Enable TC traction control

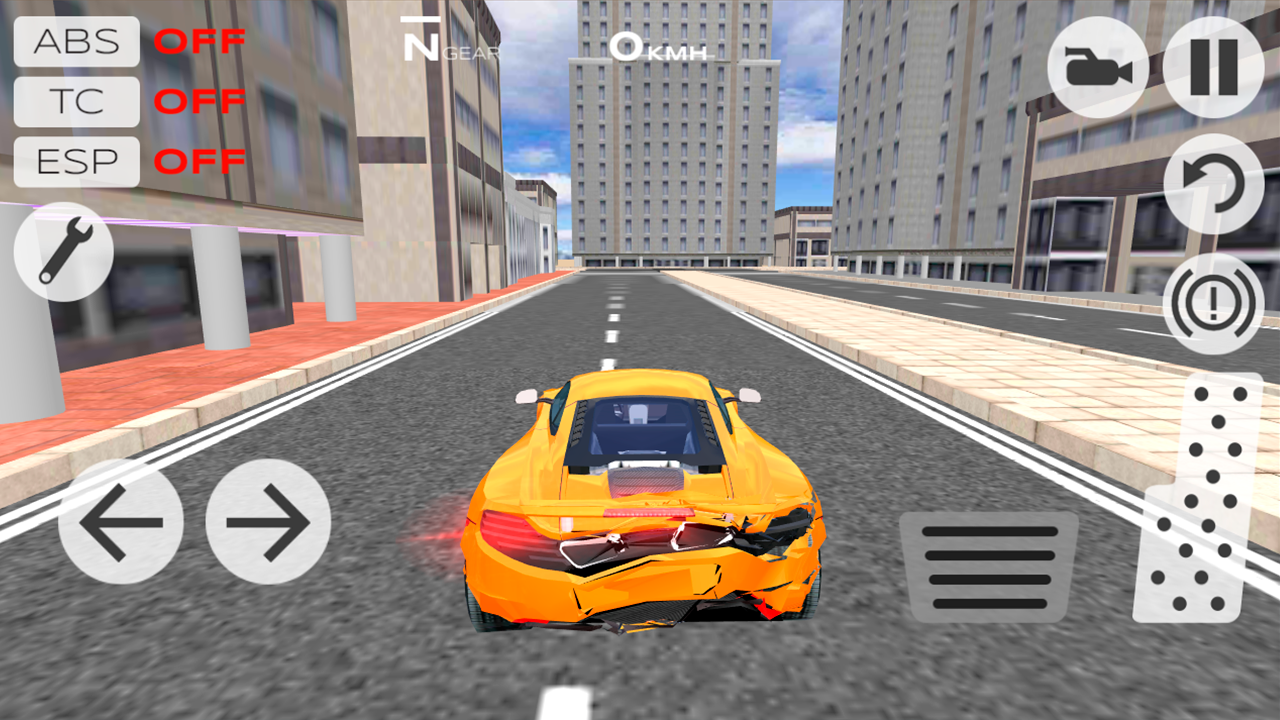pyautogui.click(x=75, y=102)
